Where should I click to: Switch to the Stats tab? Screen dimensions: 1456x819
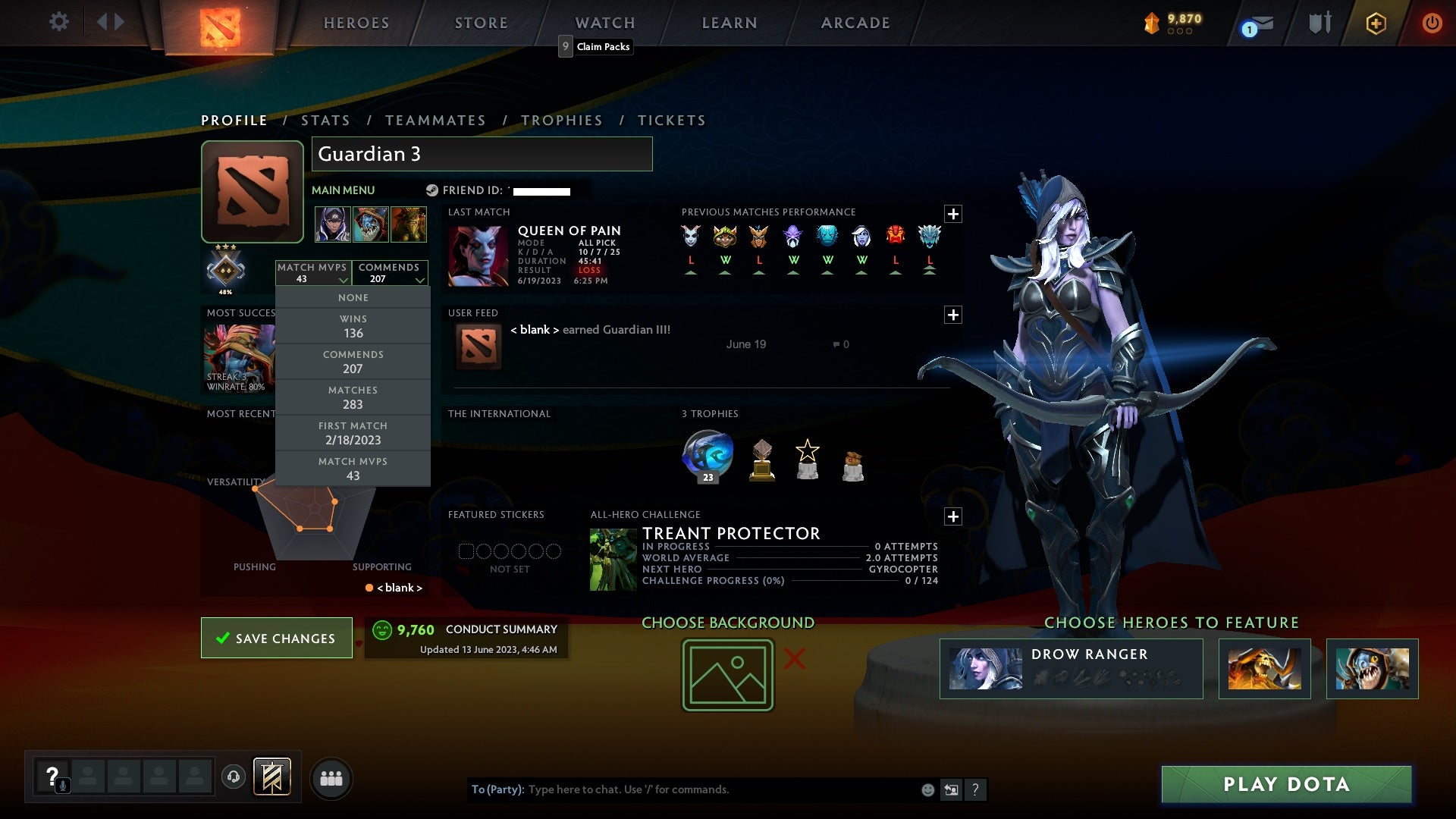[x=325, y=120]
